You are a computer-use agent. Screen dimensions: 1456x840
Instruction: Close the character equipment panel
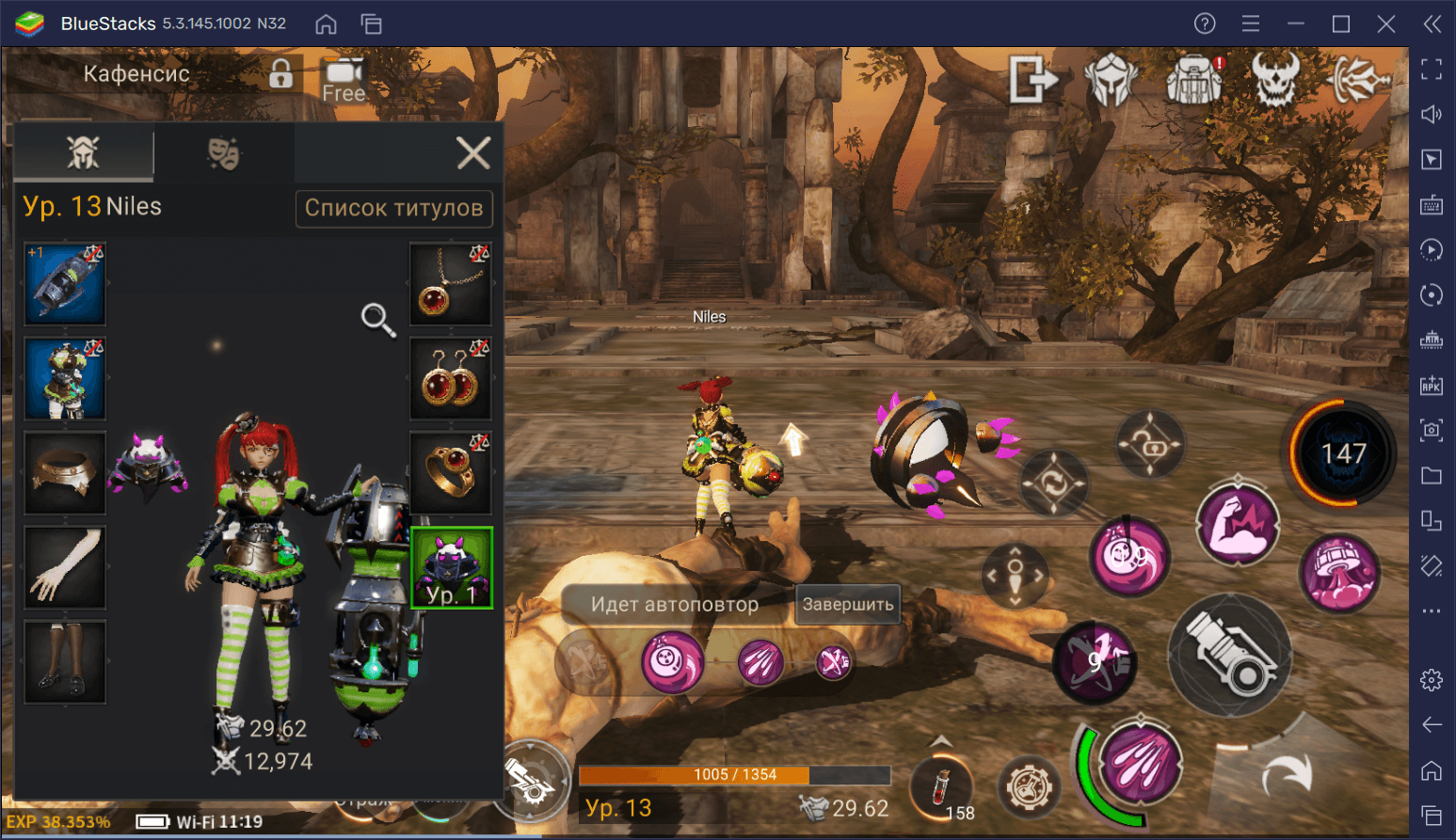473,152
